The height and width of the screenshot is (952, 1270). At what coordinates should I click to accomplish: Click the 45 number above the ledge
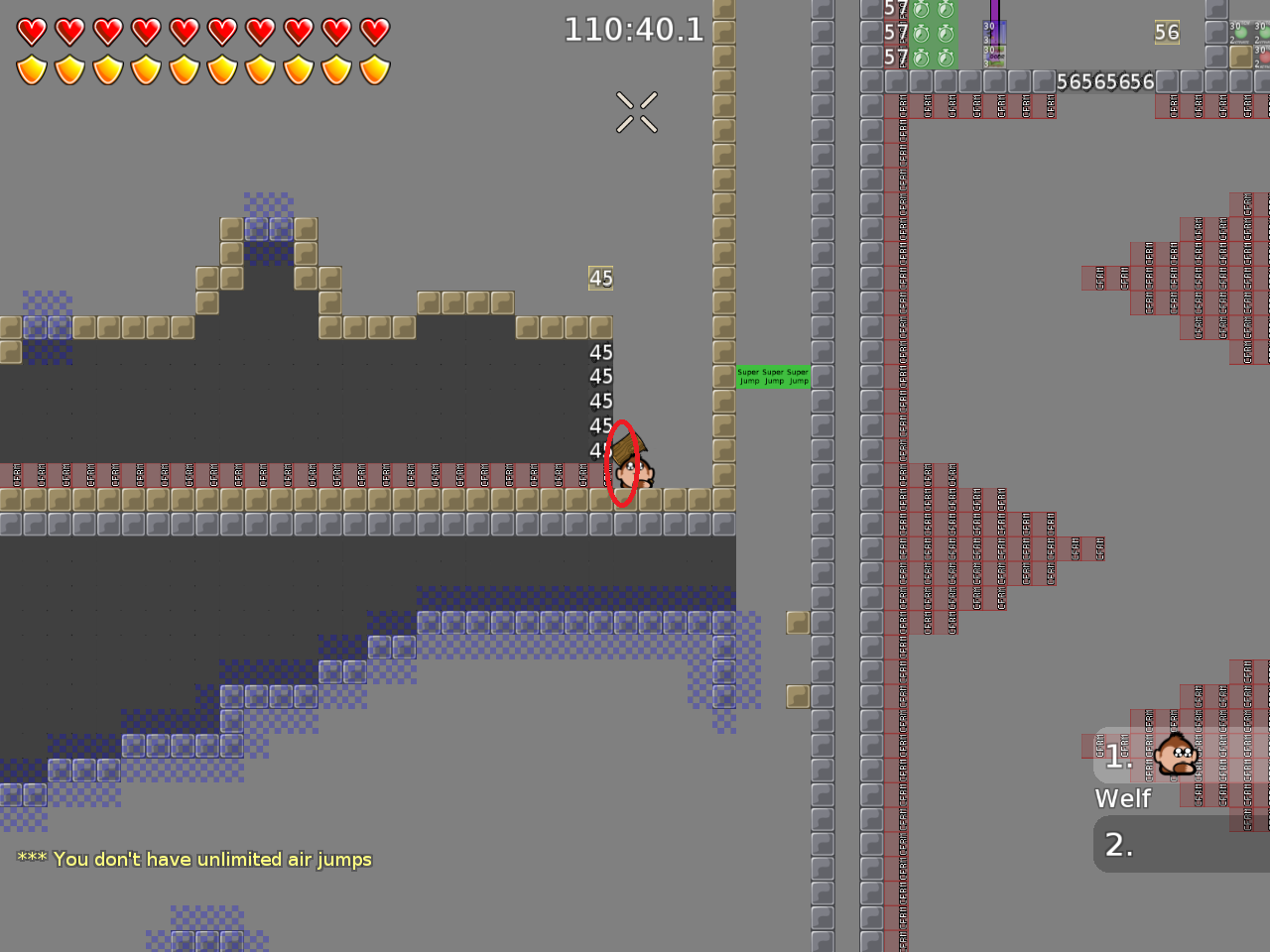[601, 279]
